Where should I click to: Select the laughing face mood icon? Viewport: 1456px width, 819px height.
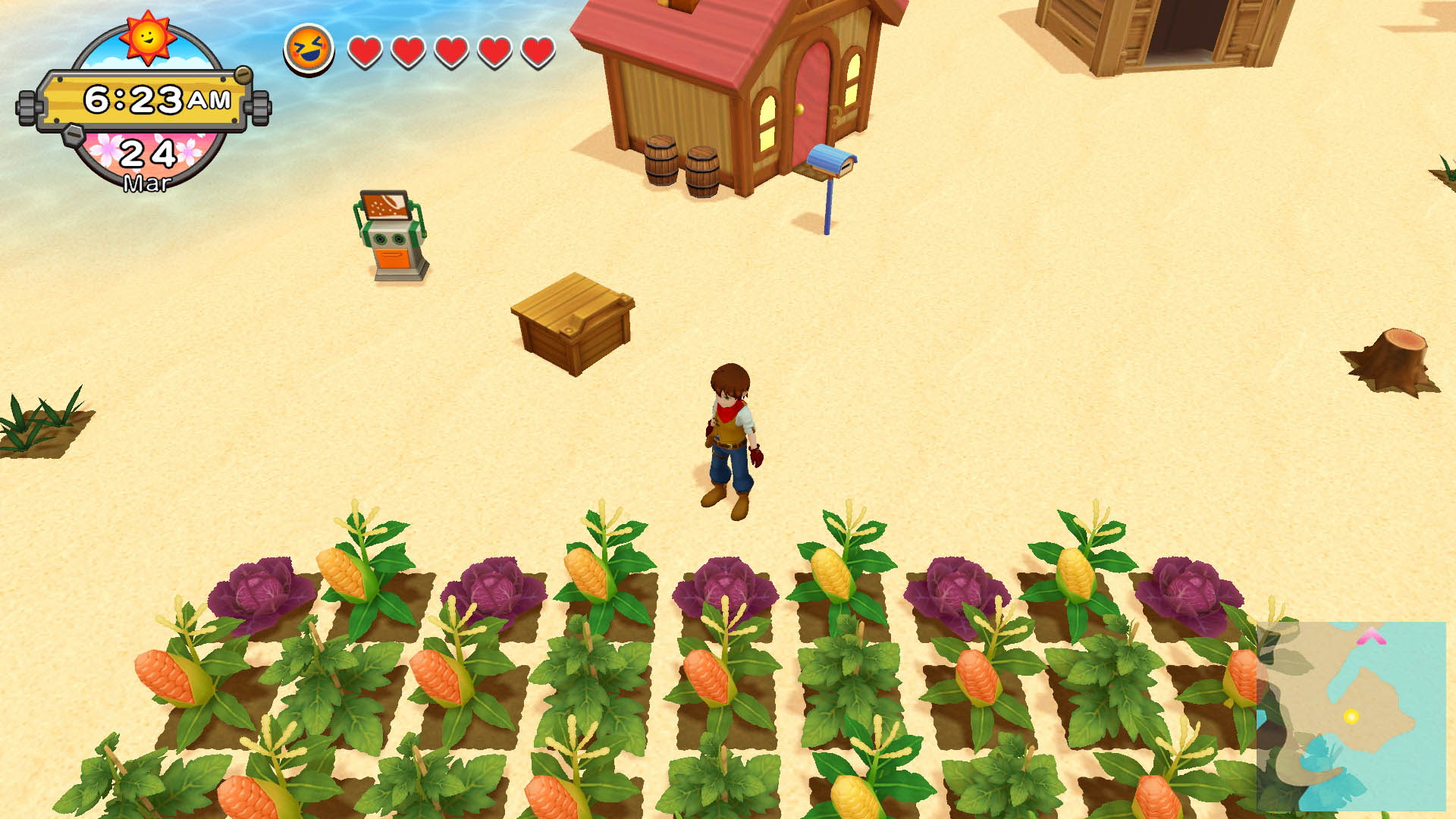309,49
